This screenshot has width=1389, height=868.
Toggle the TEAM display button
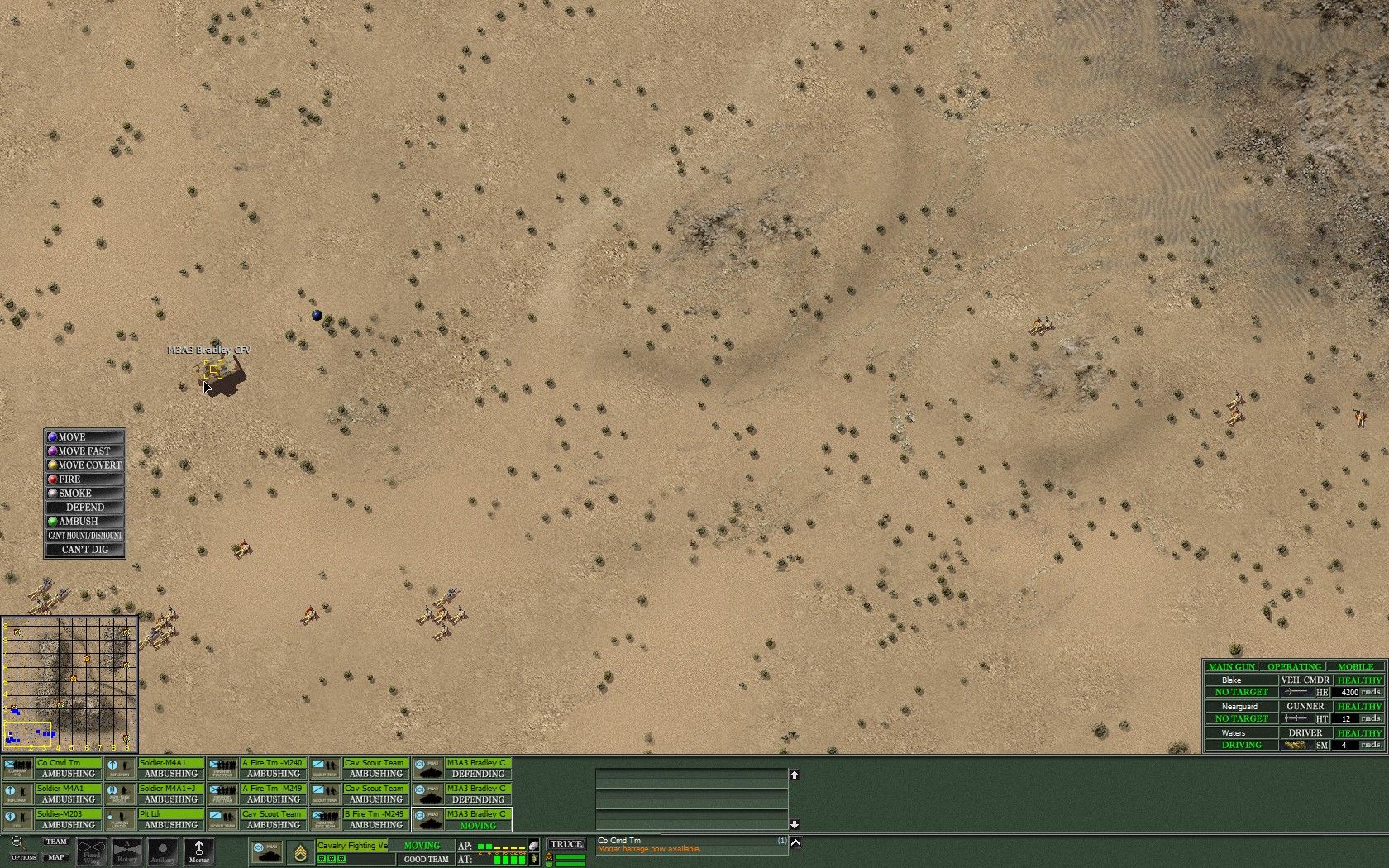coord(55,842)
